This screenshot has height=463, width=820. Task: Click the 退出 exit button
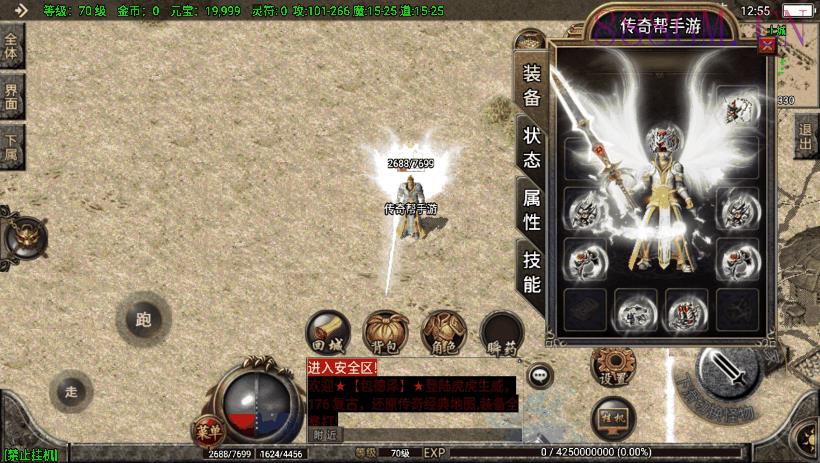(807, 136)
